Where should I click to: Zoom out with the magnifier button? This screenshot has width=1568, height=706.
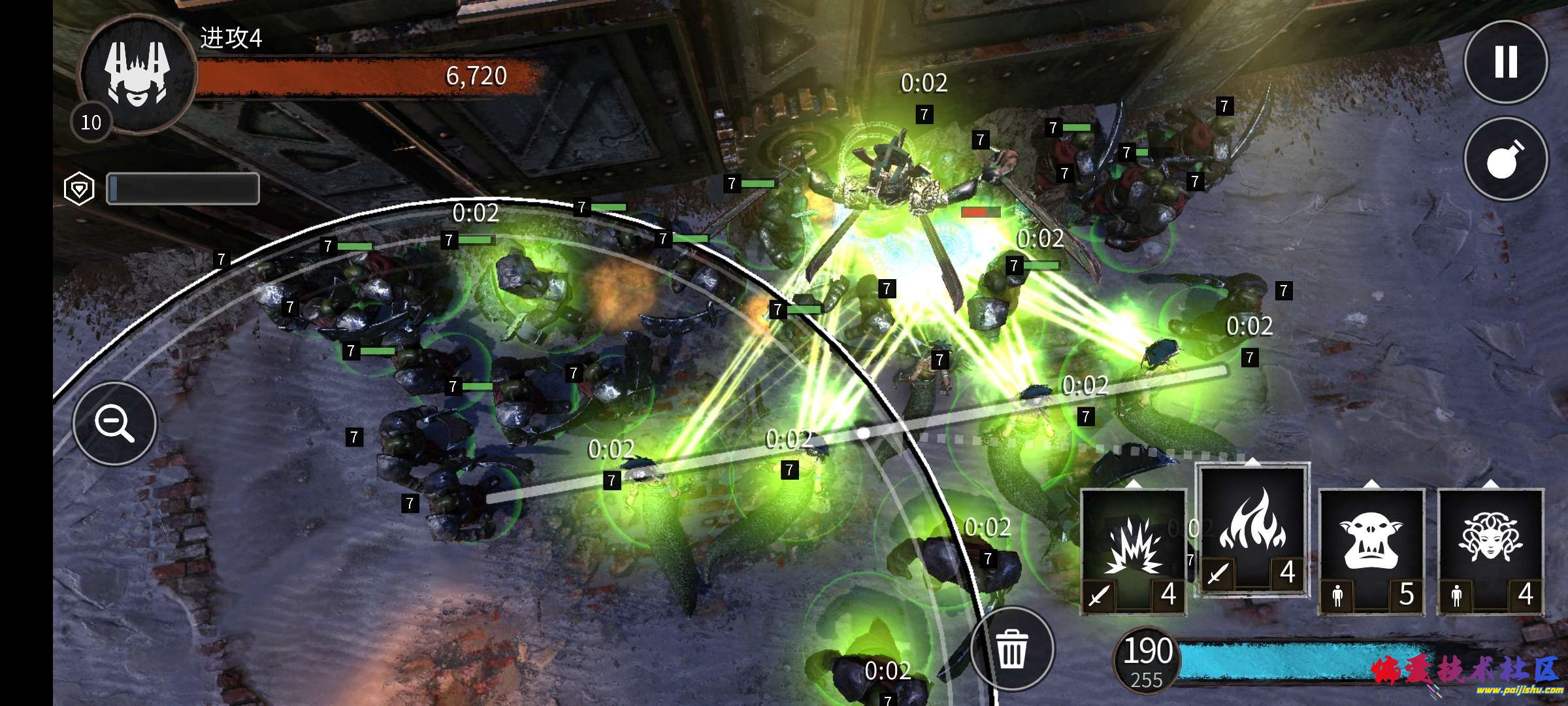115,423
